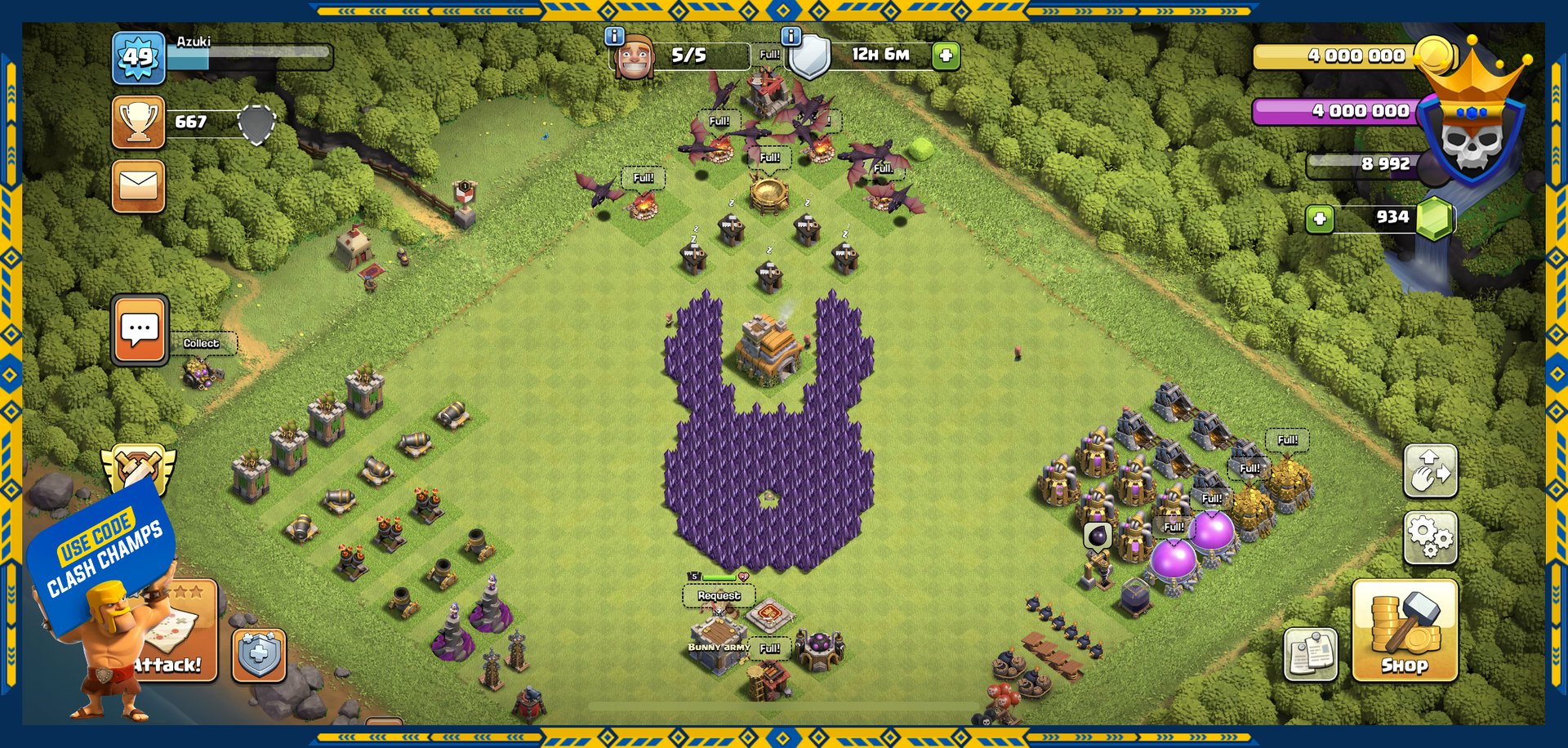Open the blue shield plus button
1568x748 pixels.
259,655
